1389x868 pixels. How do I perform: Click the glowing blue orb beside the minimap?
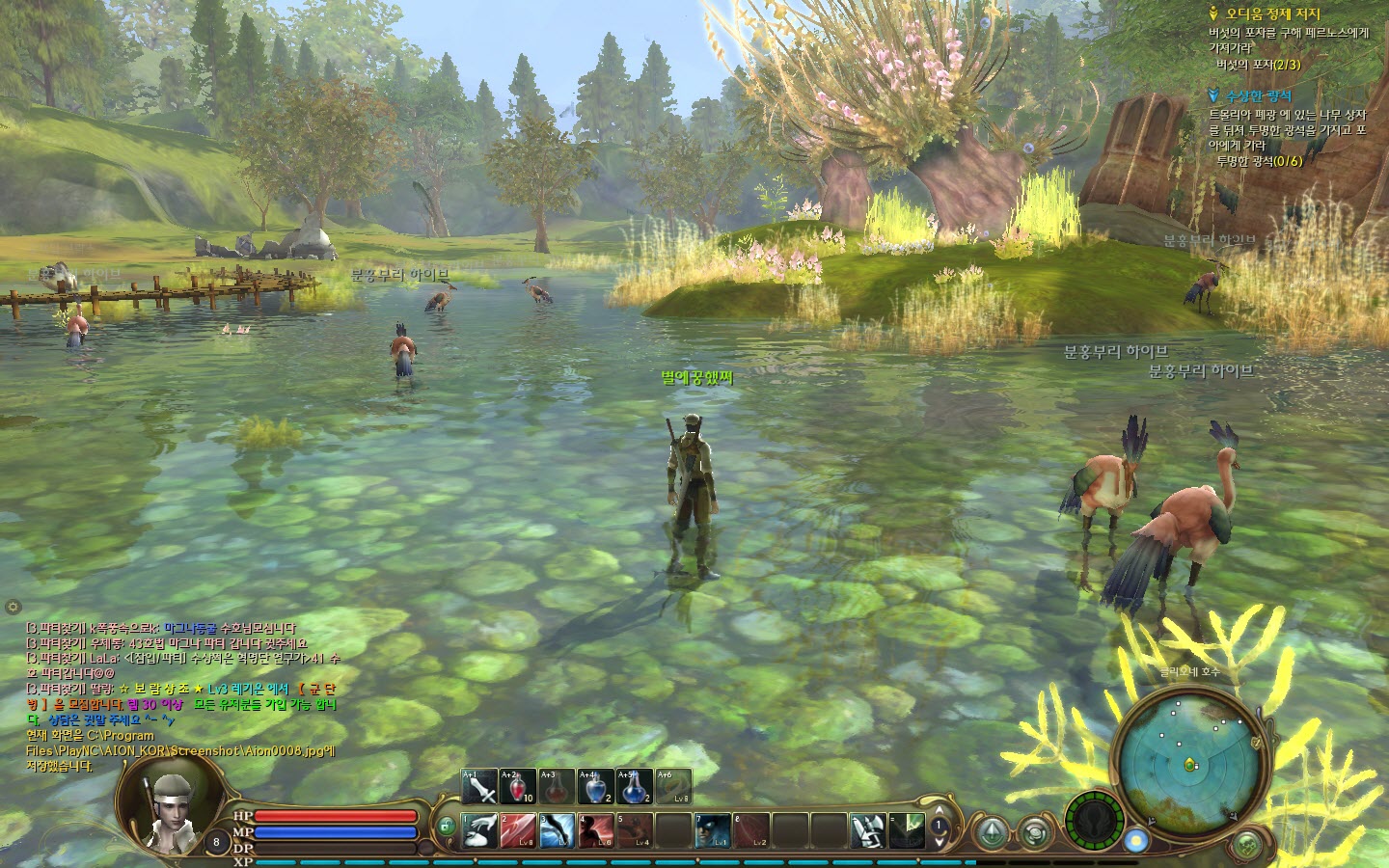pyautogui.click(x=1136, y=840)
